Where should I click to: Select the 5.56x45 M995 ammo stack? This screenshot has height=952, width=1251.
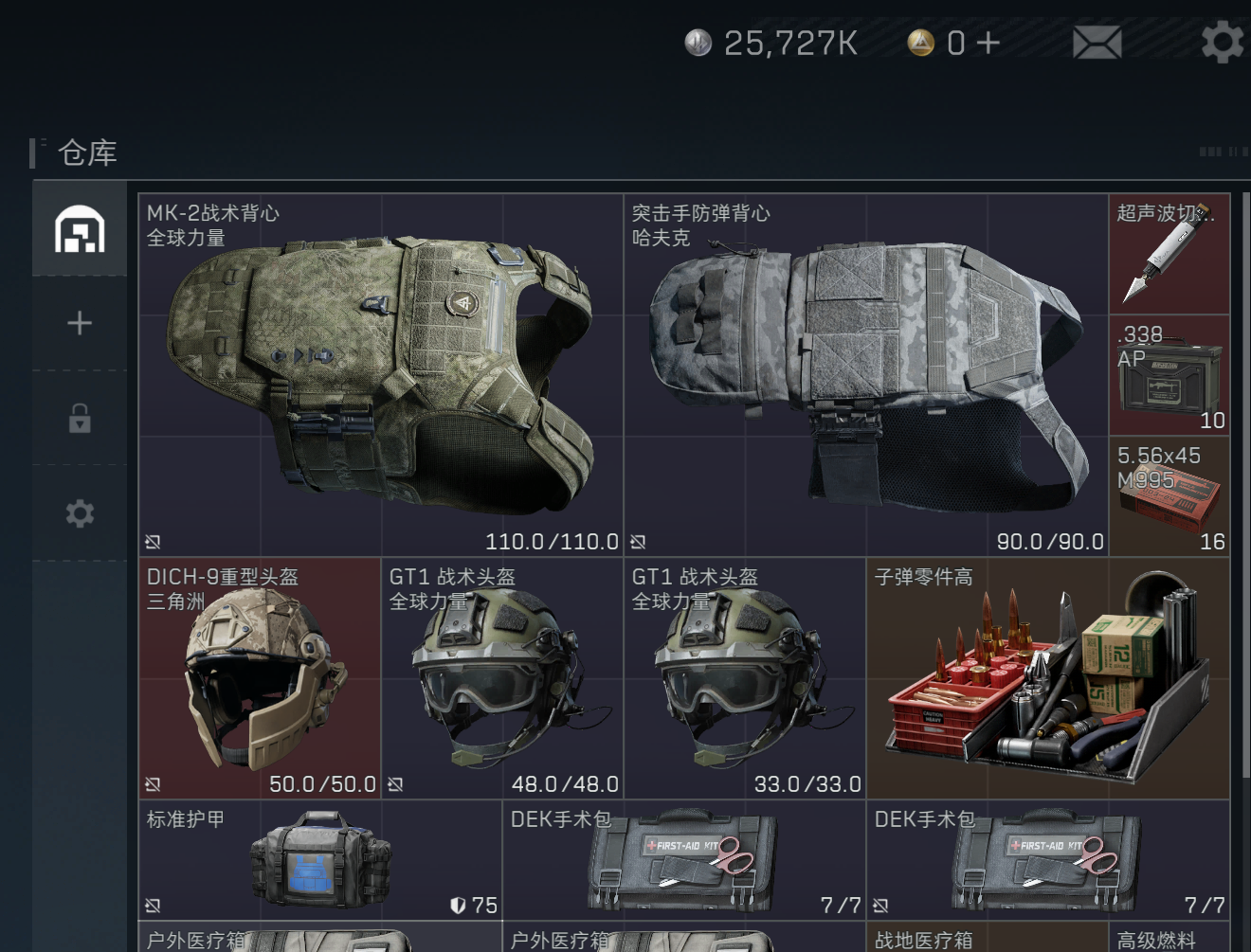coord(1169,496)
